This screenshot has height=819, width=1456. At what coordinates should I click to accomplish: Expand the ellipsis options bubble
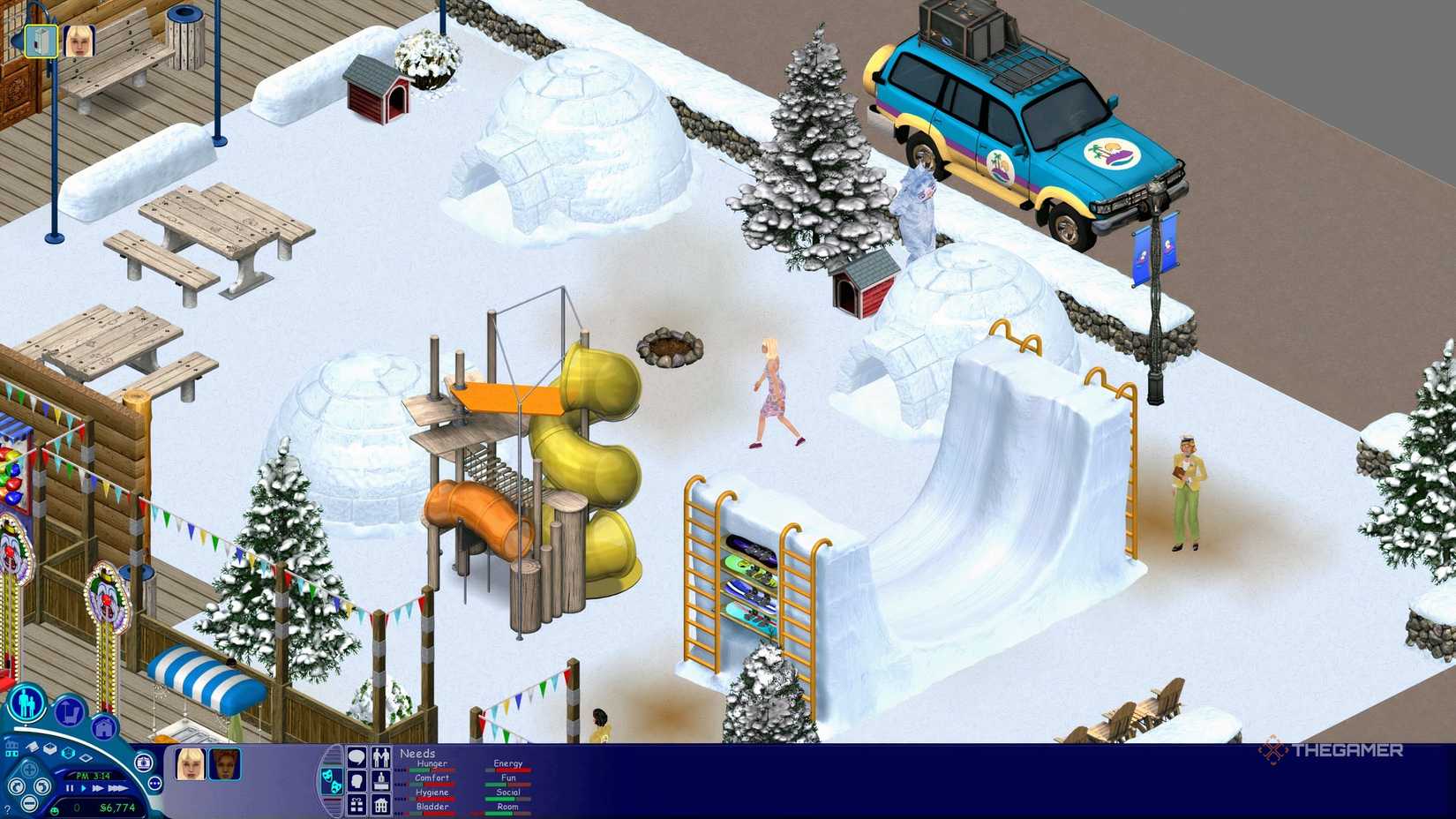point(154,784)
